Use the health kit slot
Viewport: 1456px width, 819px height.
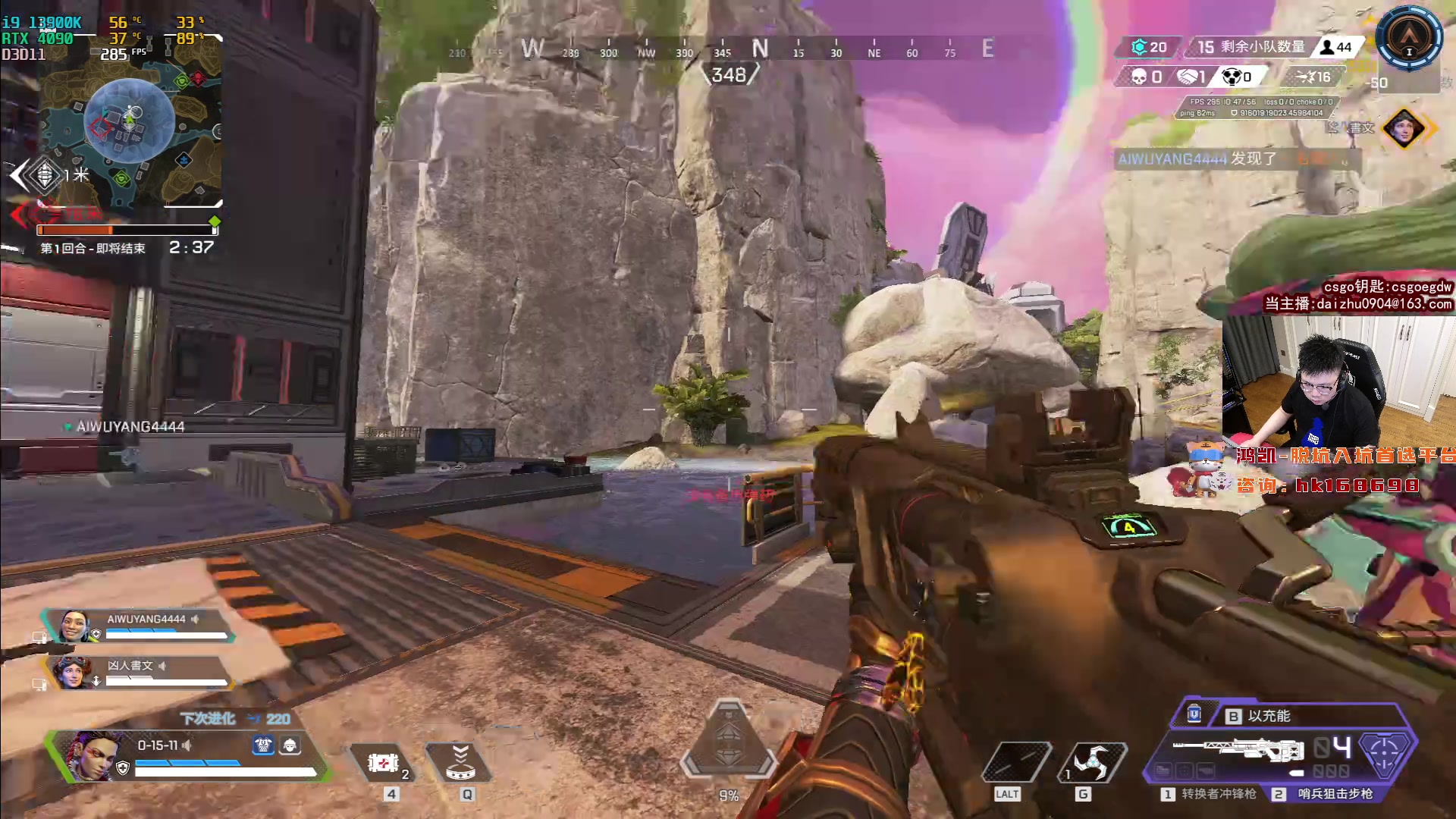tap(384, 763)
